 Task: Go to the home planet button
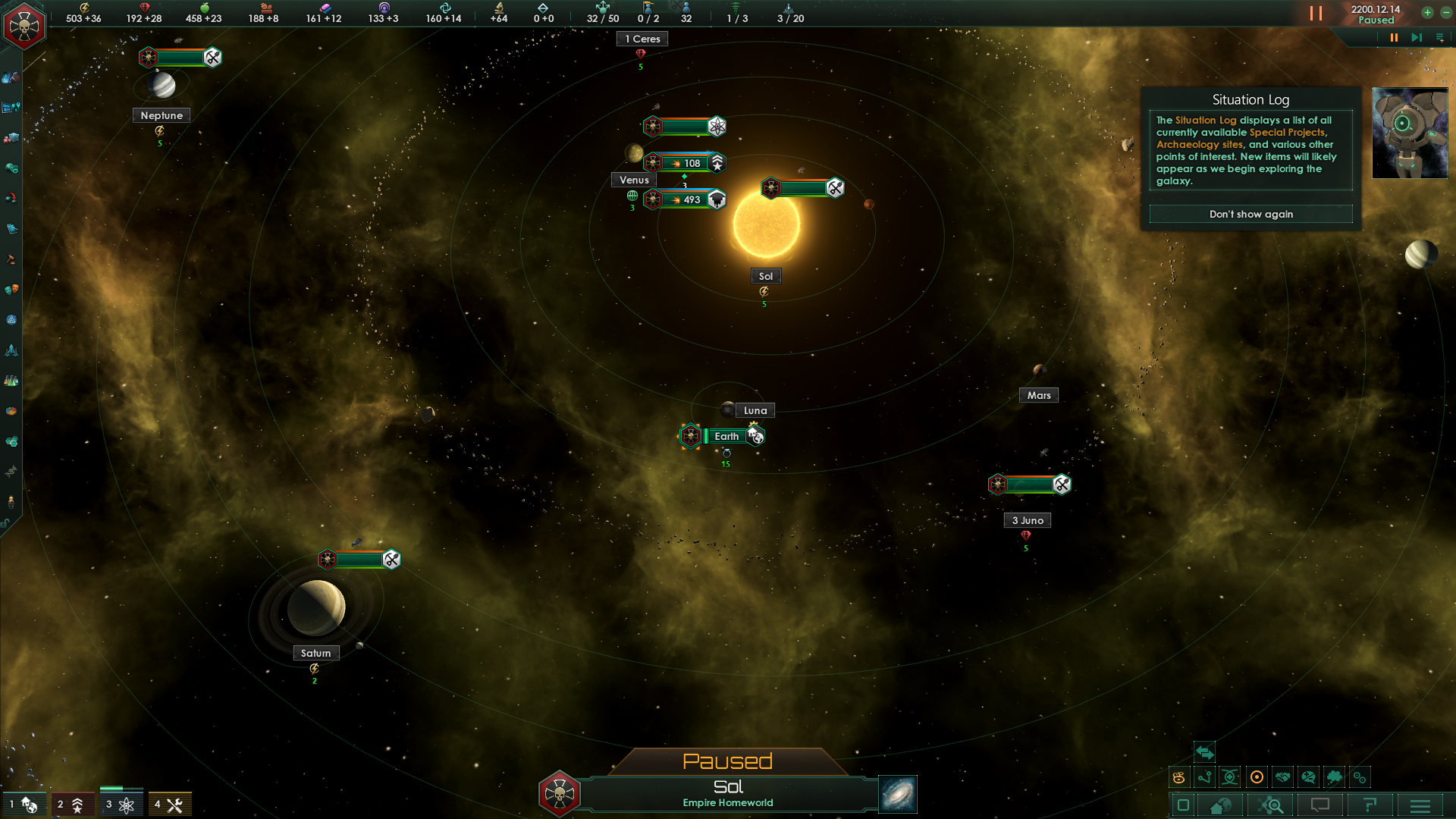click(1221, 805)
